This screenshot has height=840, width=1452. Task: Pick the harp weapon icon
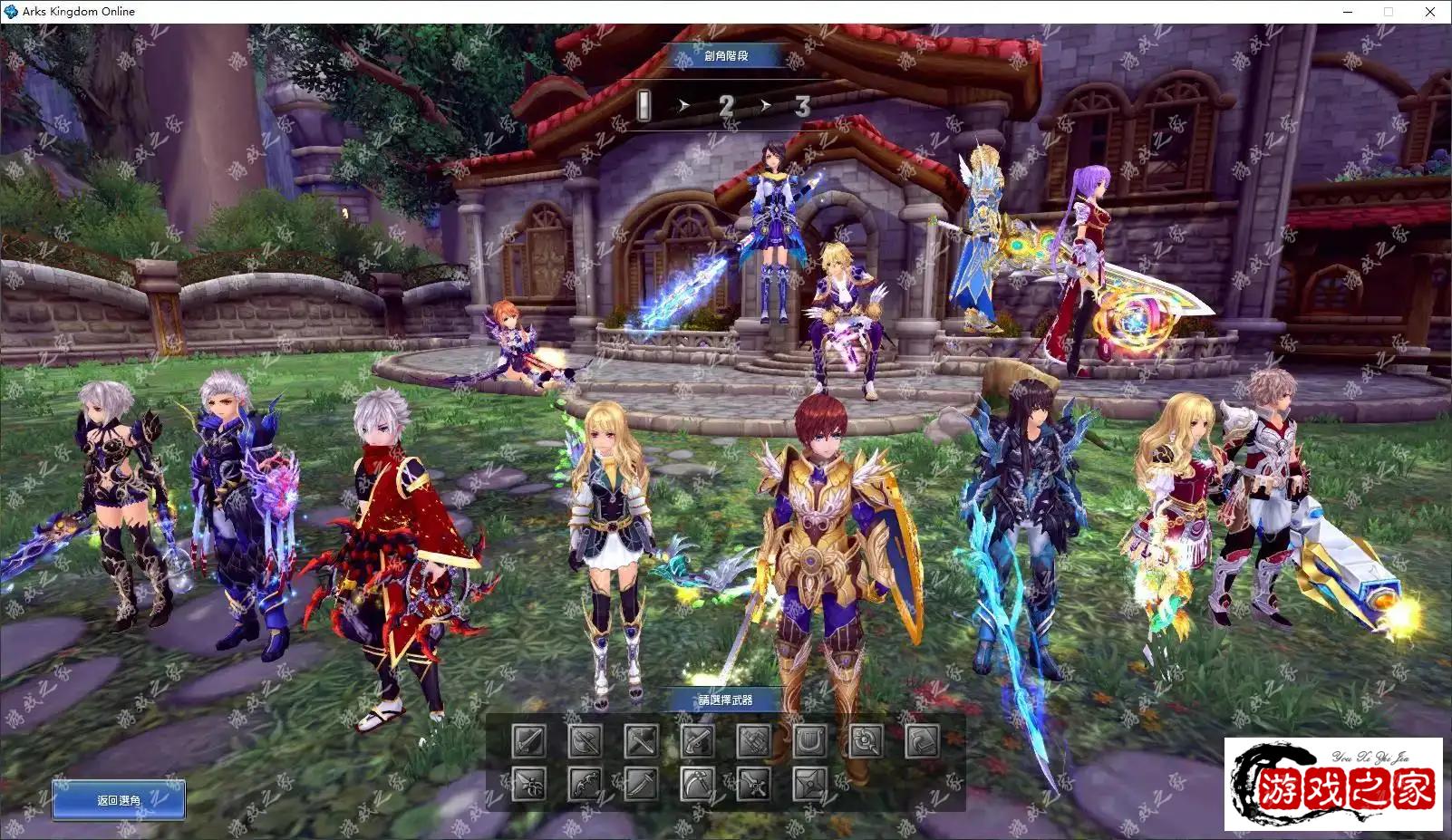[x=809, y=741]
